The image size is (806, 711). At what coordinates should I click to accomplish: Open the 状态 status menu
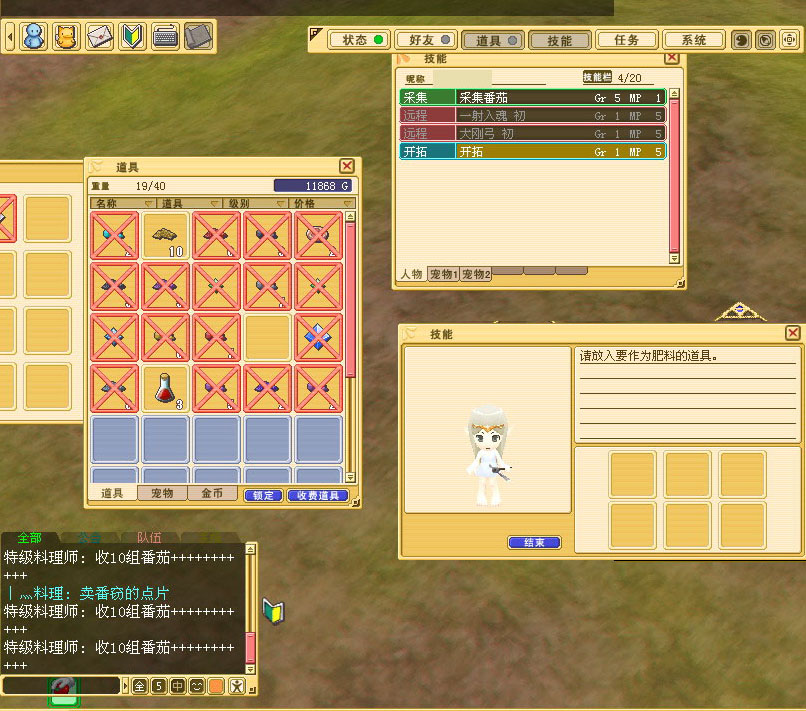click(x=361, y=40)
